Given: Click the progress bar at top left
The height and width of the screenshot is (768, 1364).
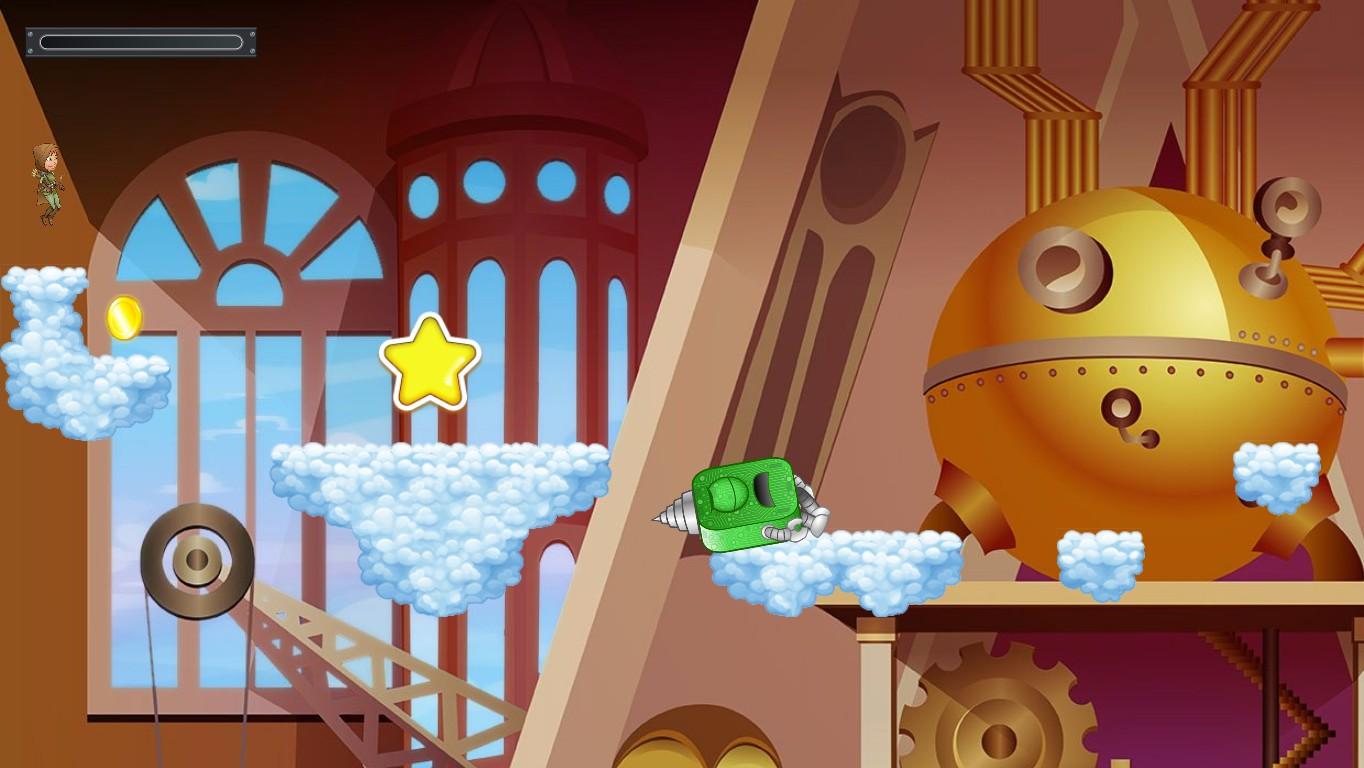Looking at the screenshot, I should (x=140, y=42).
